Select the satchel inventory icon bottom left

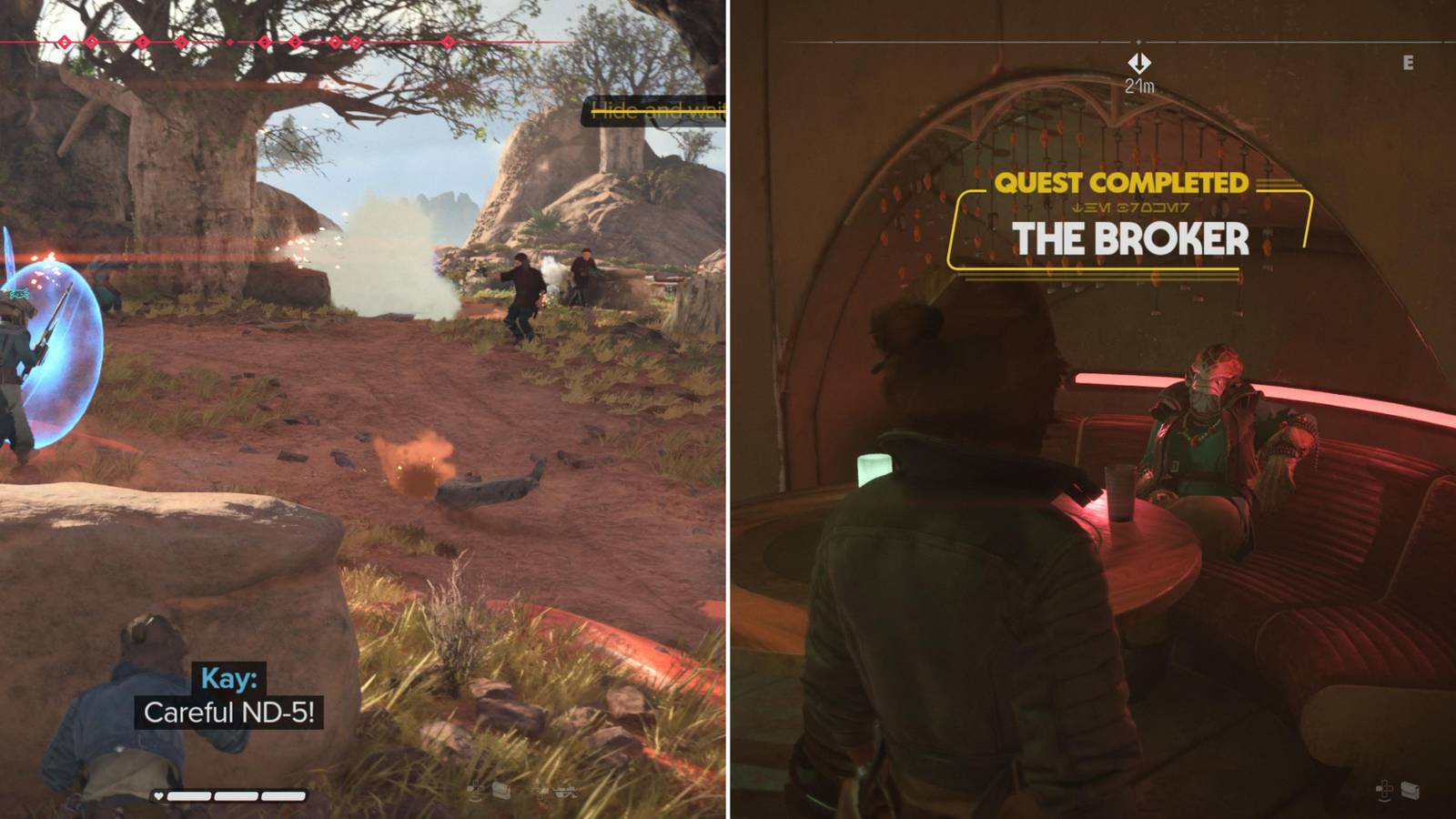tap(500, 790)
